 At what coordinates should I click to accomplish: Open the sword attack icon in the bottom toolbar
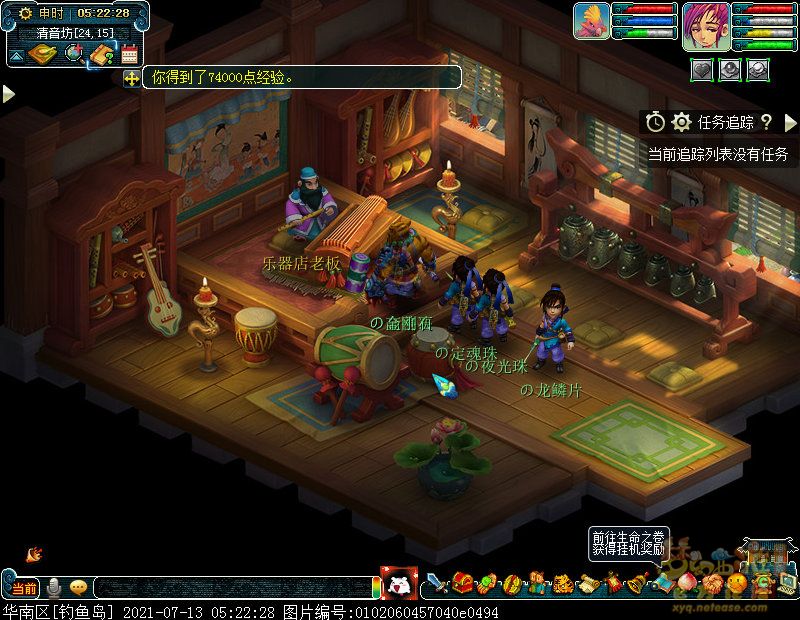point(437,582)
